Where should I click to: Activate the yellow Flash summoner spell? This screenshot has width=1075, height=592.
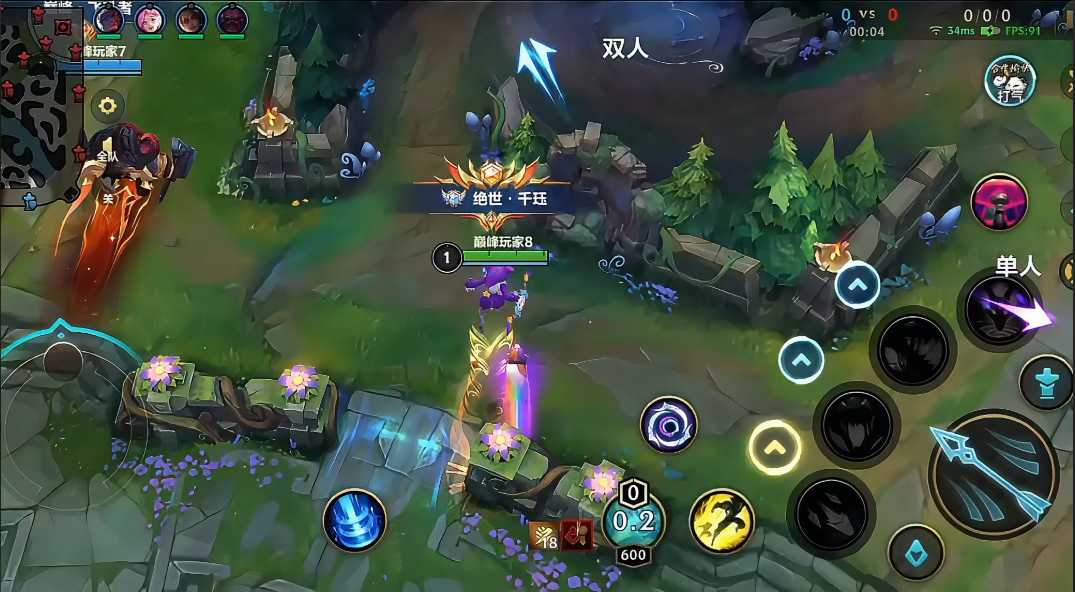(x=721, y=520)
